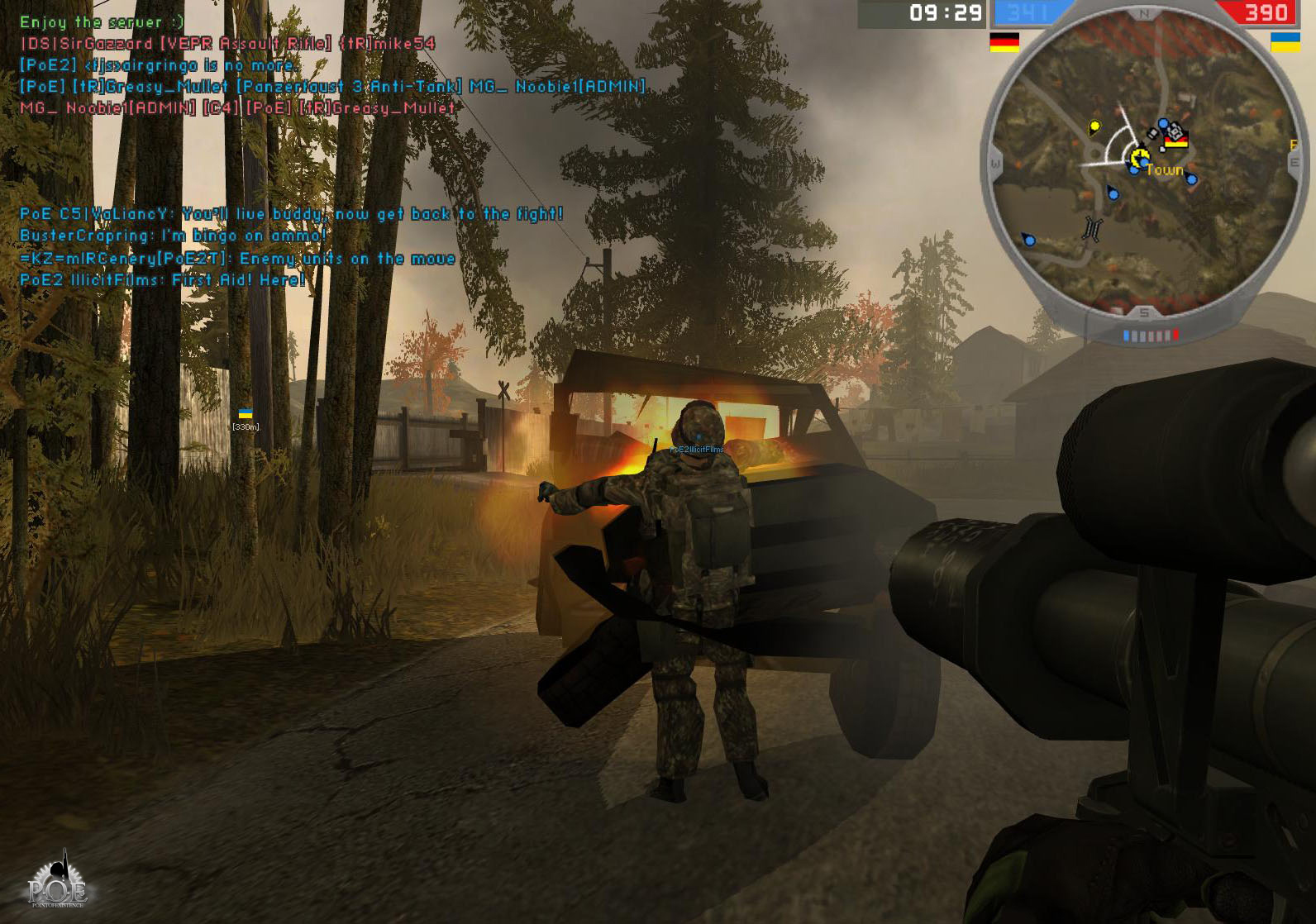Click the German flag marker on the minimap
This screenshot has height=924, width=1316.
click(x=1175, y=141)
